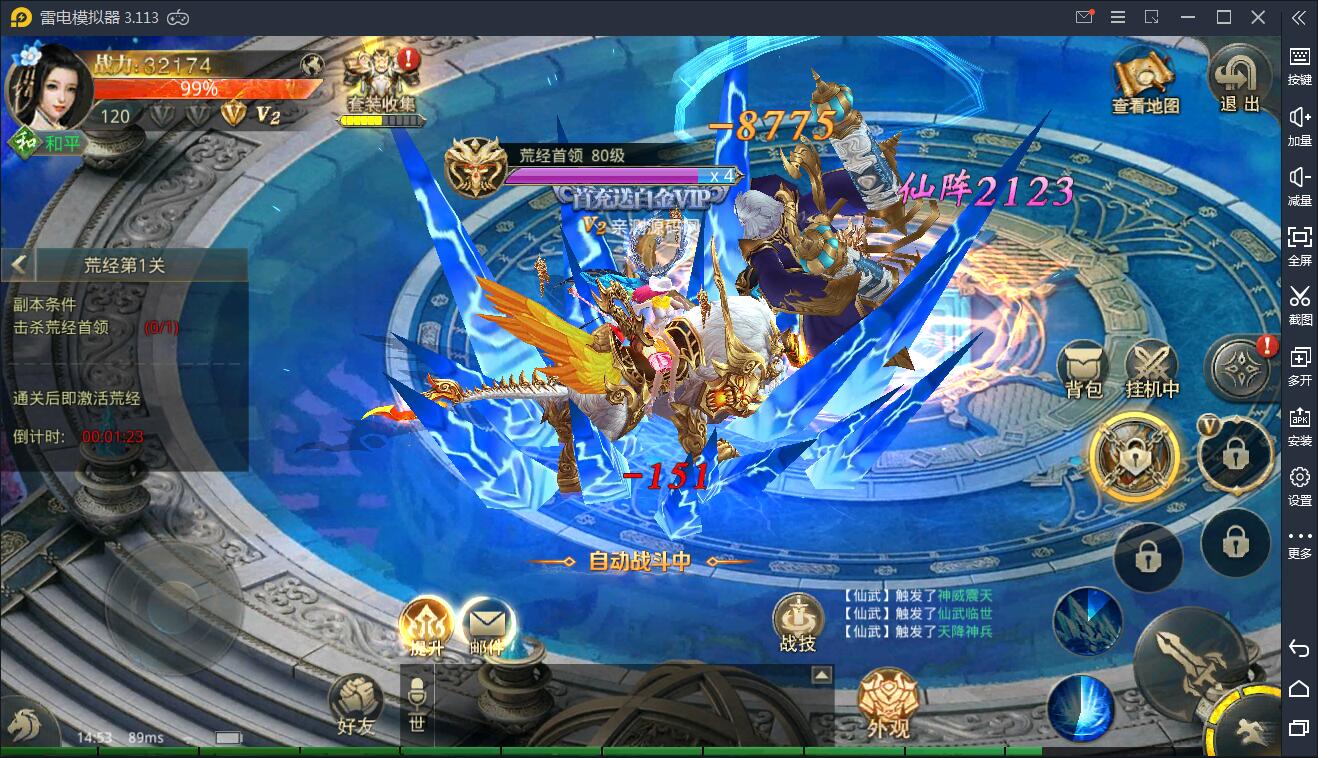Open the 背包 backpack
Screen dimensions: 1318x758
[1083, 368]
